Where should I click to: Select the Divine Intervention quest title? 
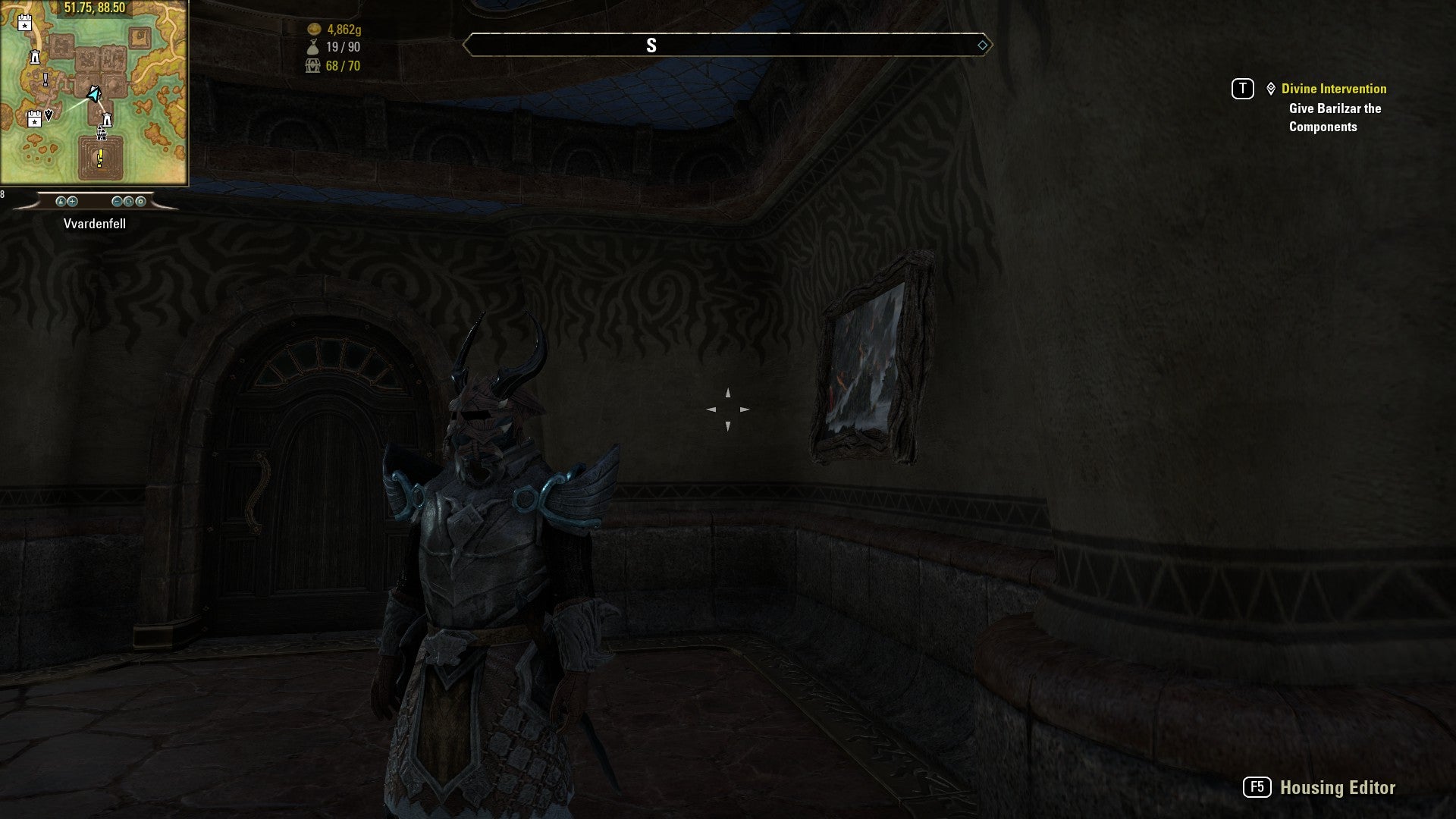point(1334,88)
